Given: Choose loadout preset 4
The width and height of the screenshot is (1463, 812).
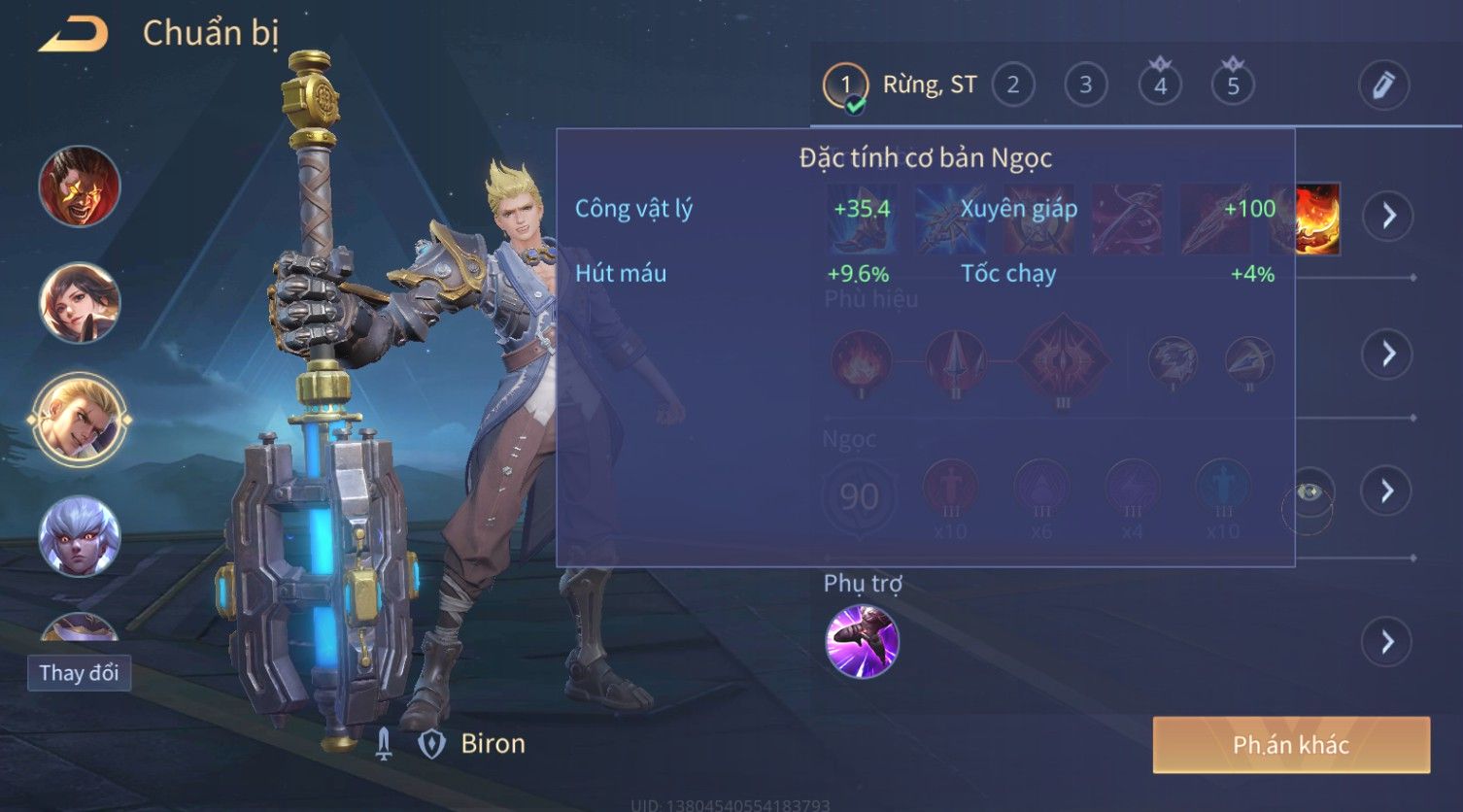Looking at the screenshot, I should (x=1159, y=85).
